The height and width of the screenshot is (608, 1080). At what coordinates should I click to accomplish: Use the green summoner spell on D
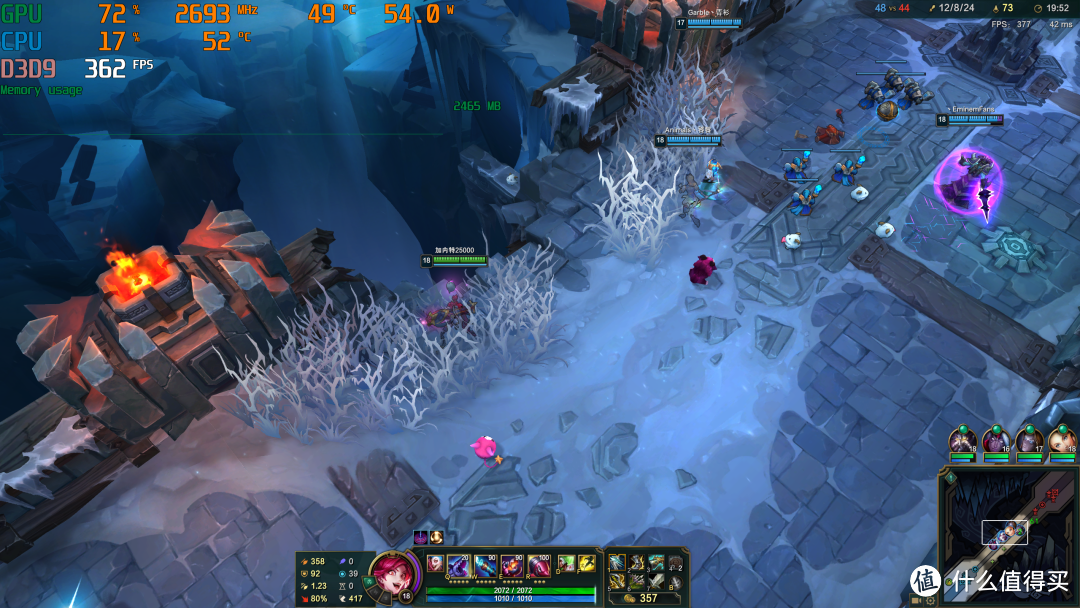click(x=565, y=563)
